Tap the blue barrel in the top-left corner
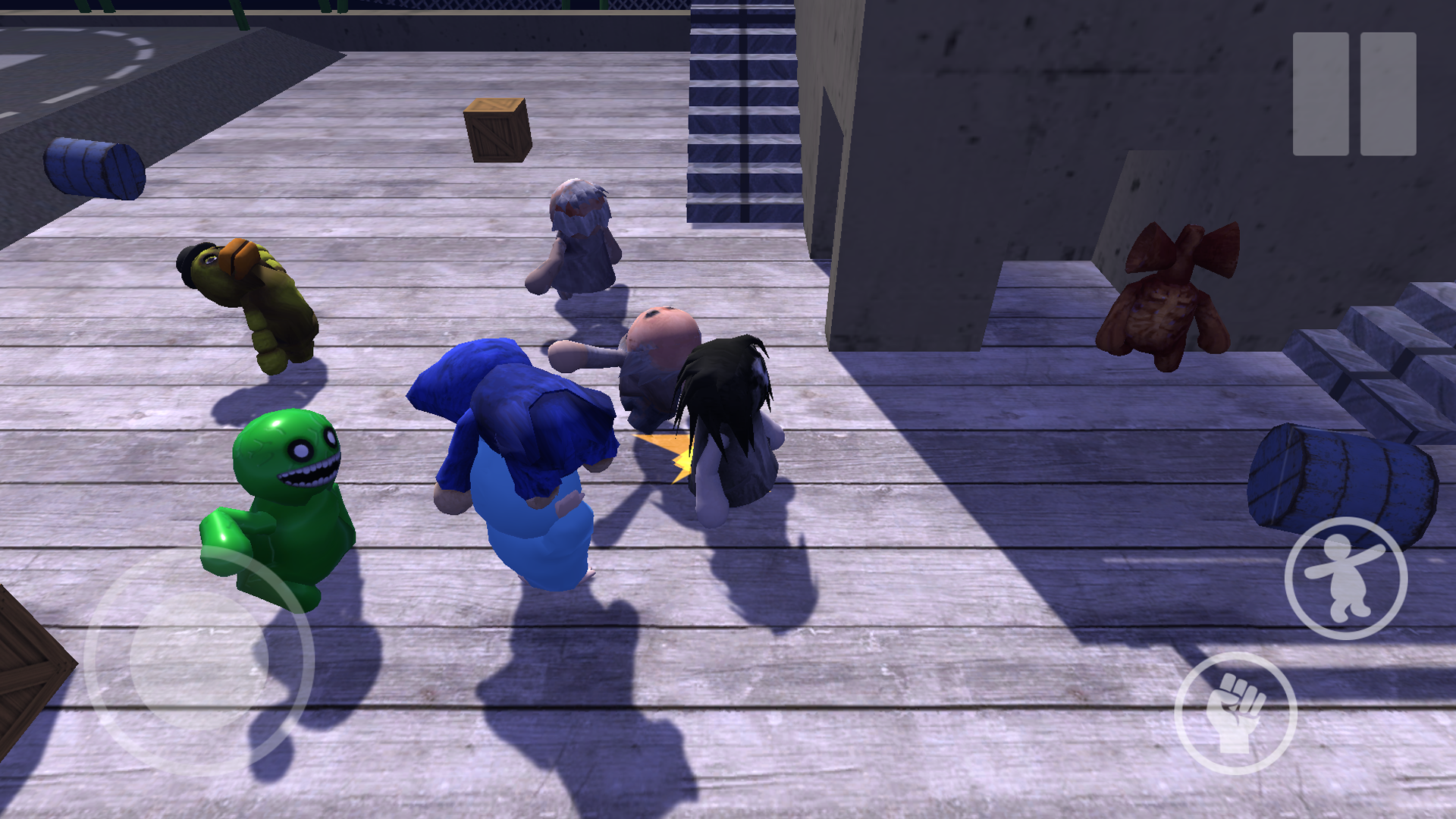The image size is (1456, 819). [x=95, y=167]
